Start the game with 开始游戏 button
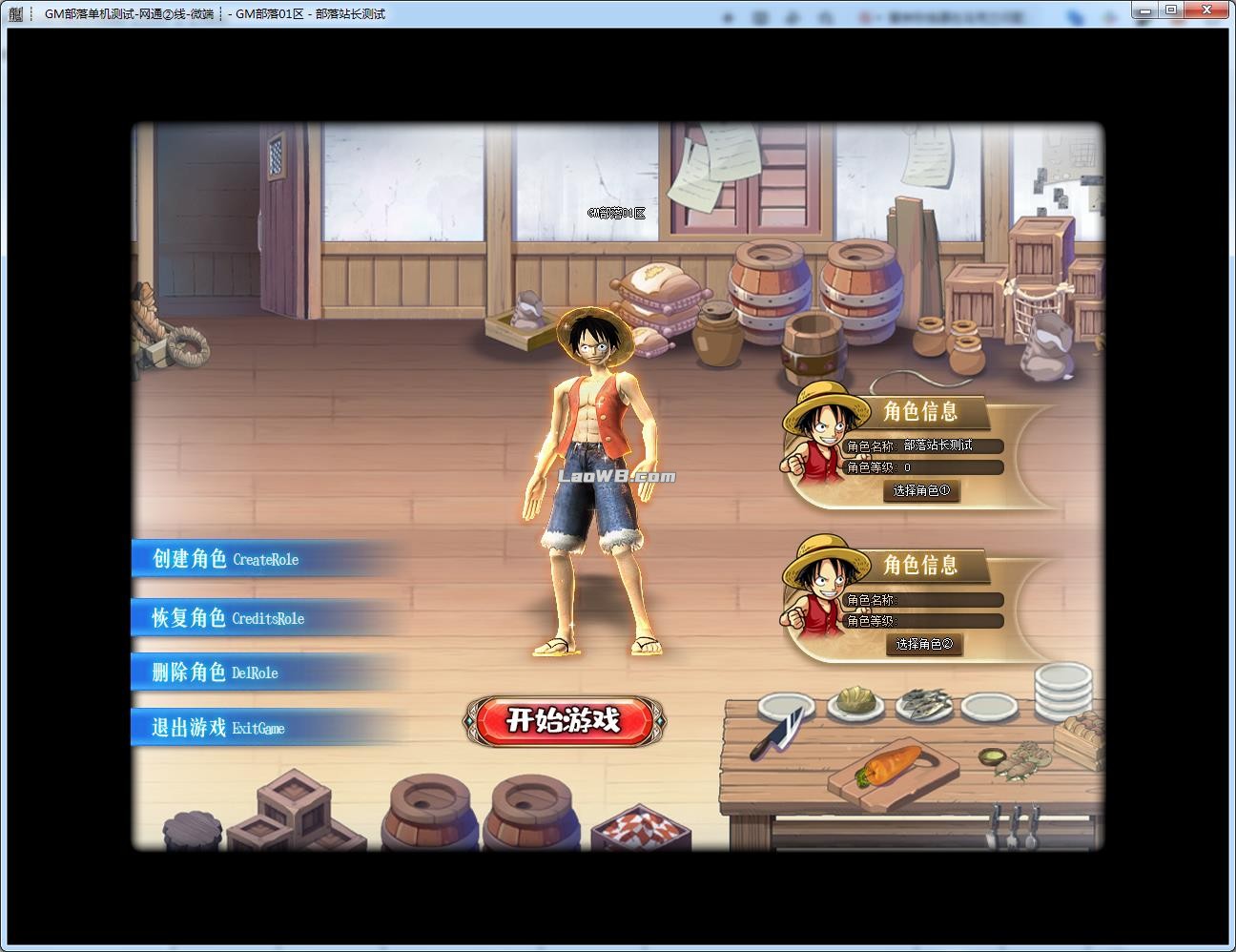This screenshot has width=1236, height=952. click(x=563, y=720)
